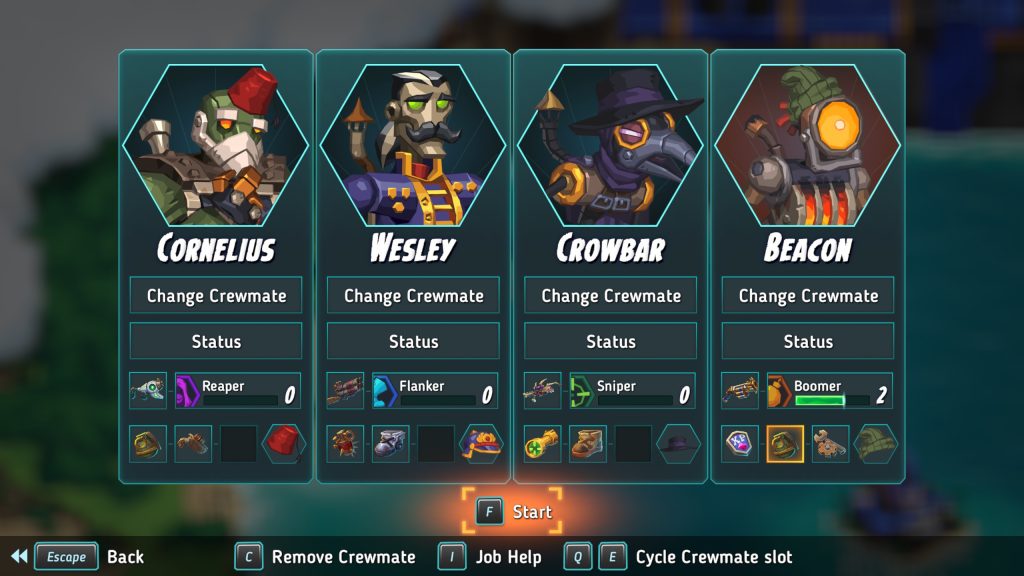Select Cornelius's Reaper job slot
The width and height of the screenshot is (1024, 576).
(236, 391)
